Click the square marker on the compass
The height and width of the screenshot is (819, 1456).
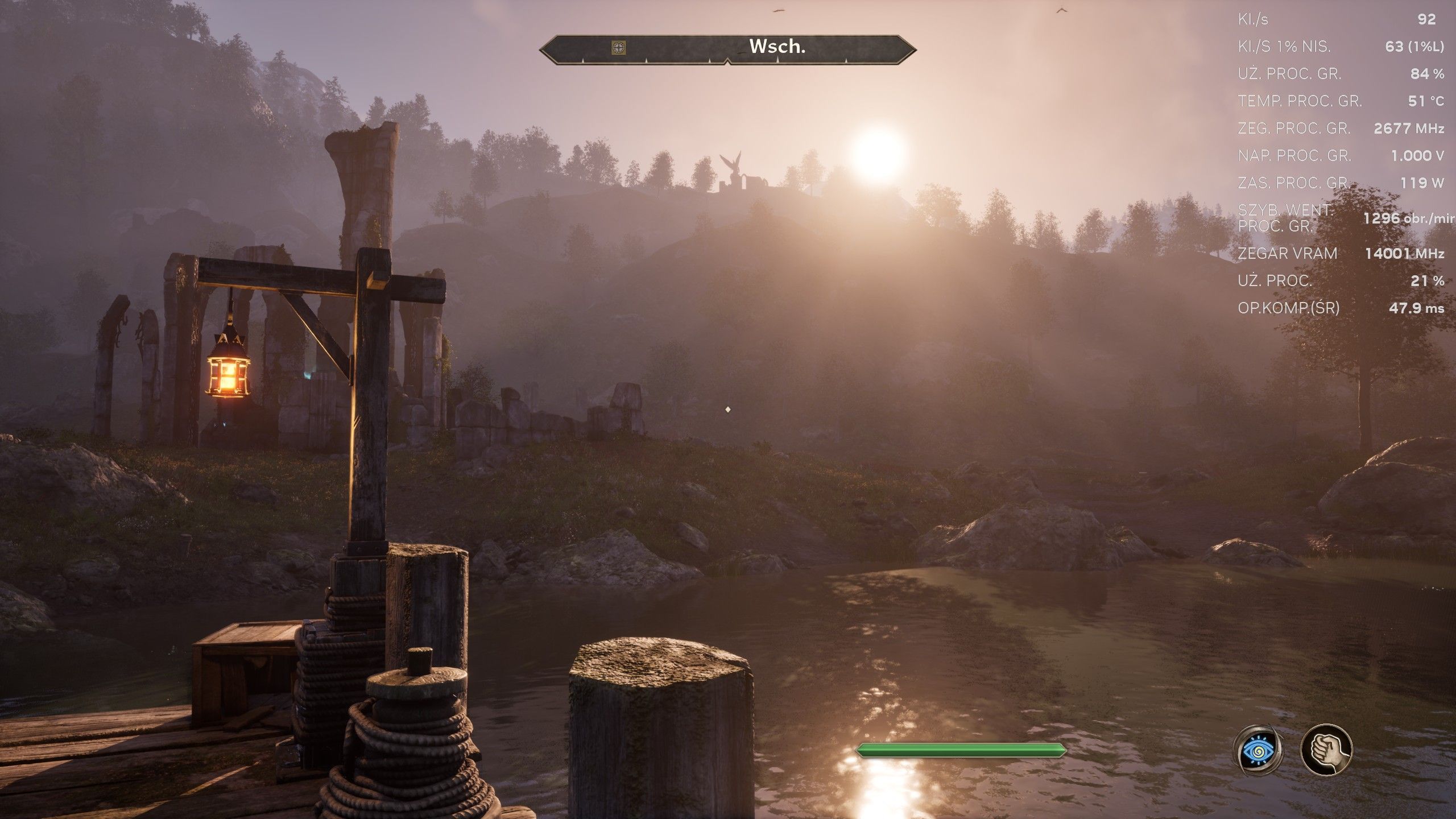(619, 48)
